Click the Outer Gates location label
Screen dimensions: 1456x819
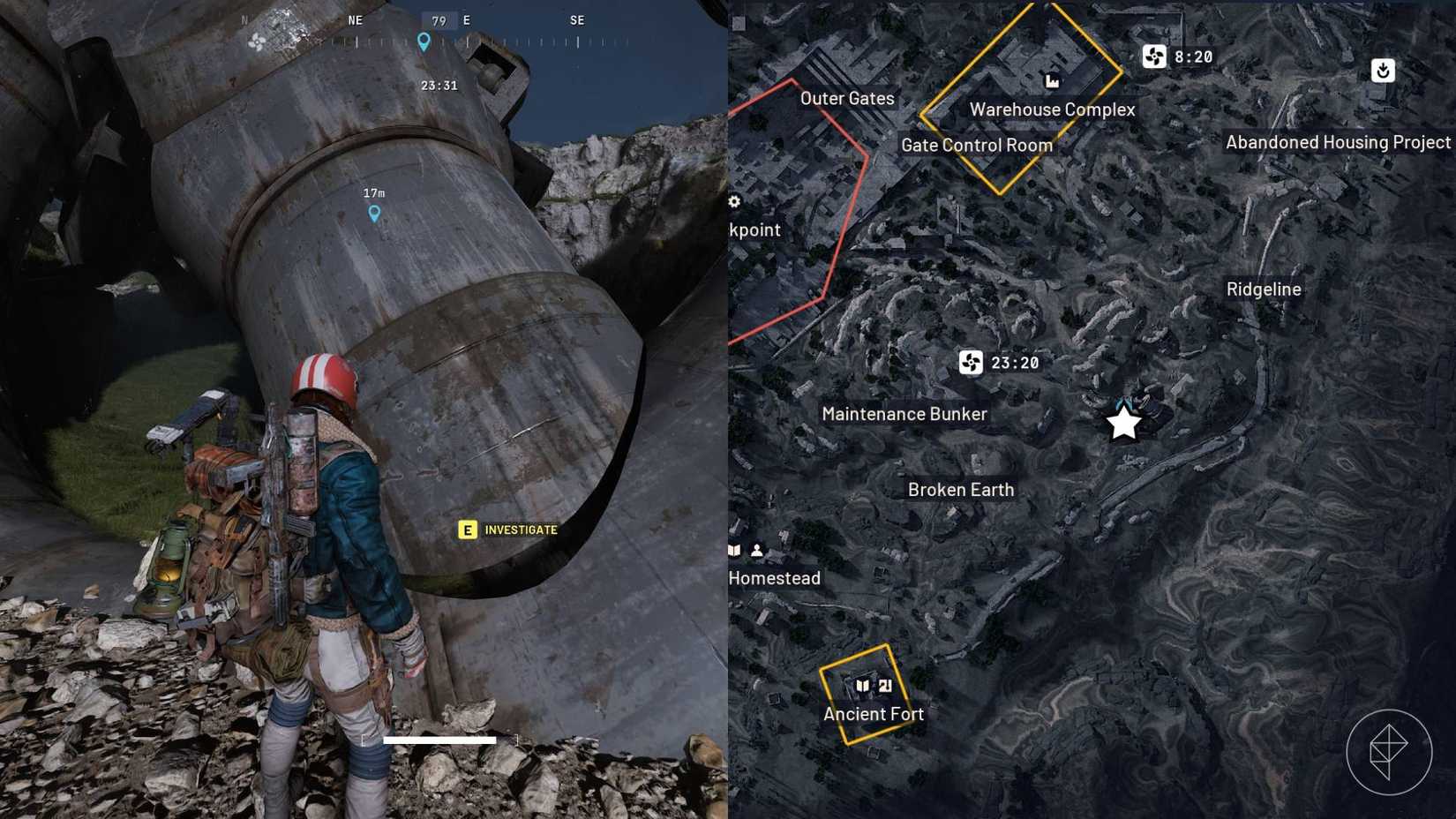coord(847,99)
